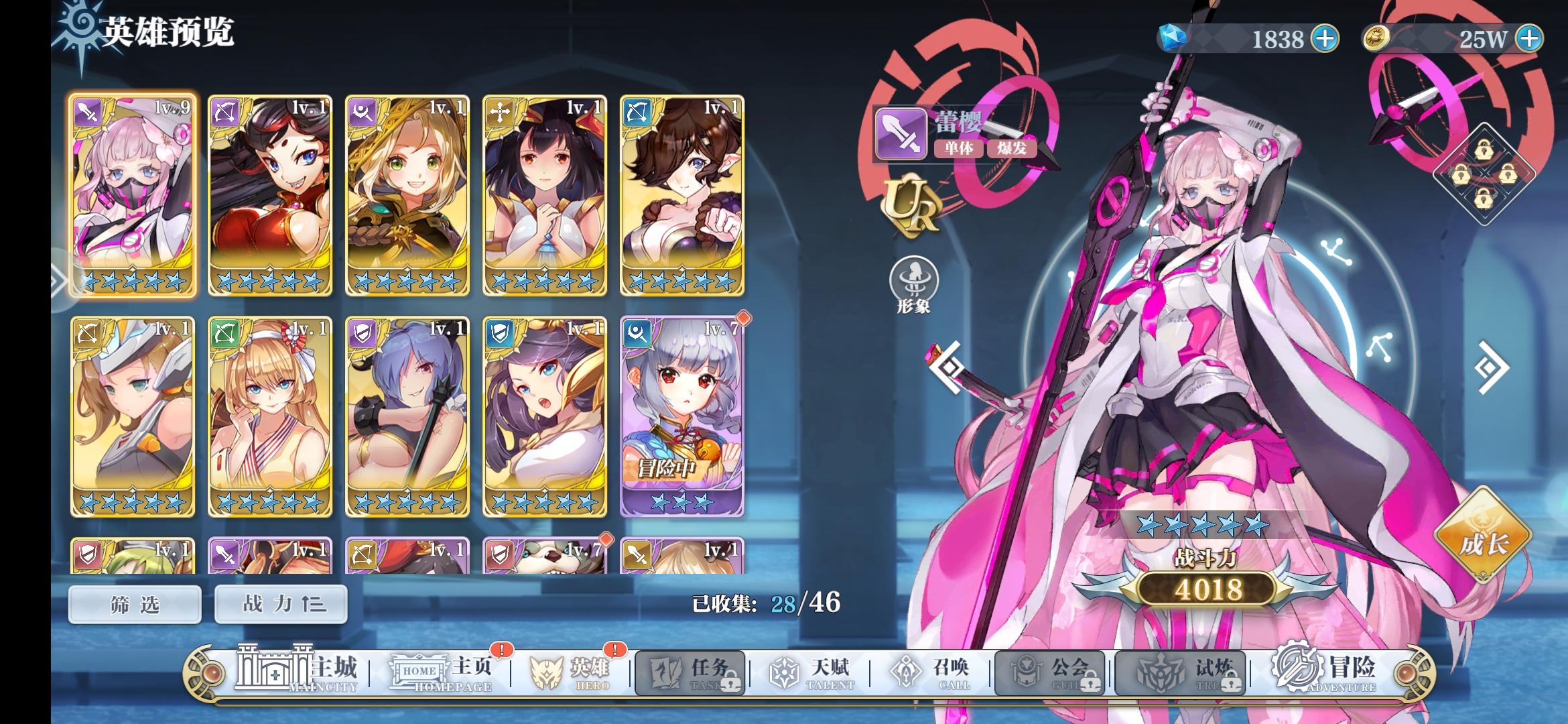Open the 筛选 filter options
1568x724 pixels.
[133, 604]
